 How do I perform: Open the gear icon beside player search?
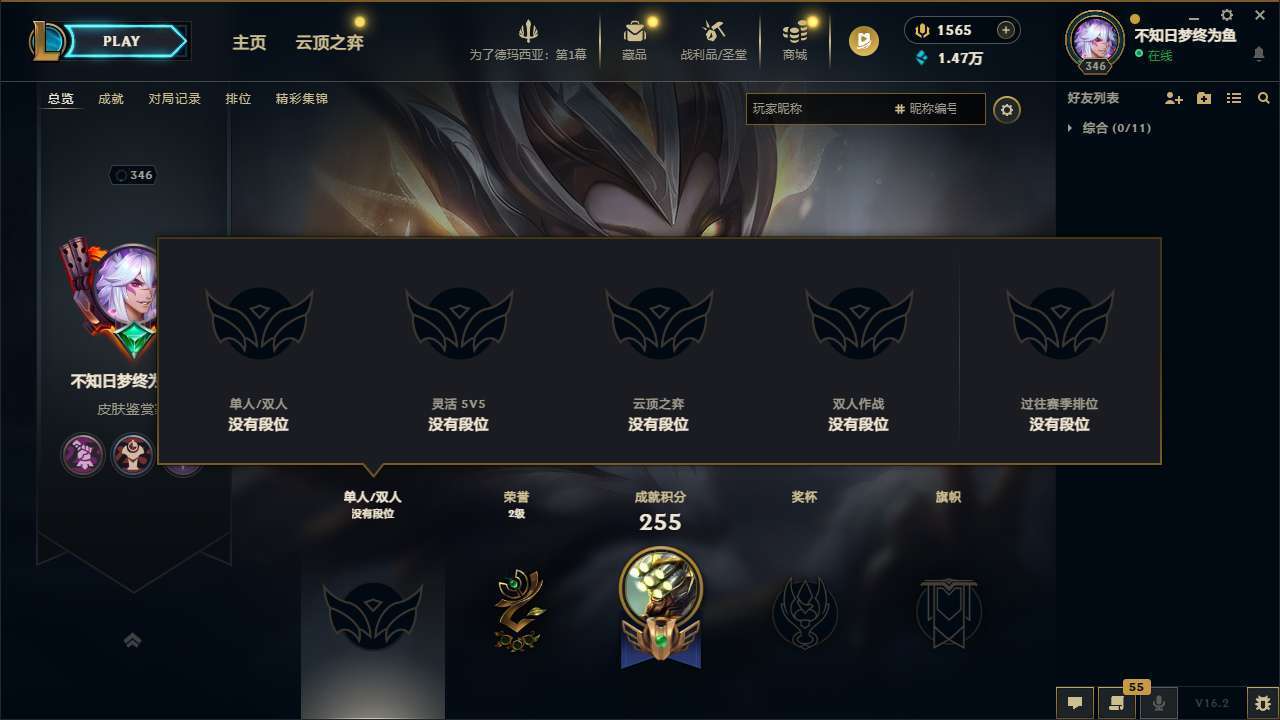click(x=1007, y=109)
